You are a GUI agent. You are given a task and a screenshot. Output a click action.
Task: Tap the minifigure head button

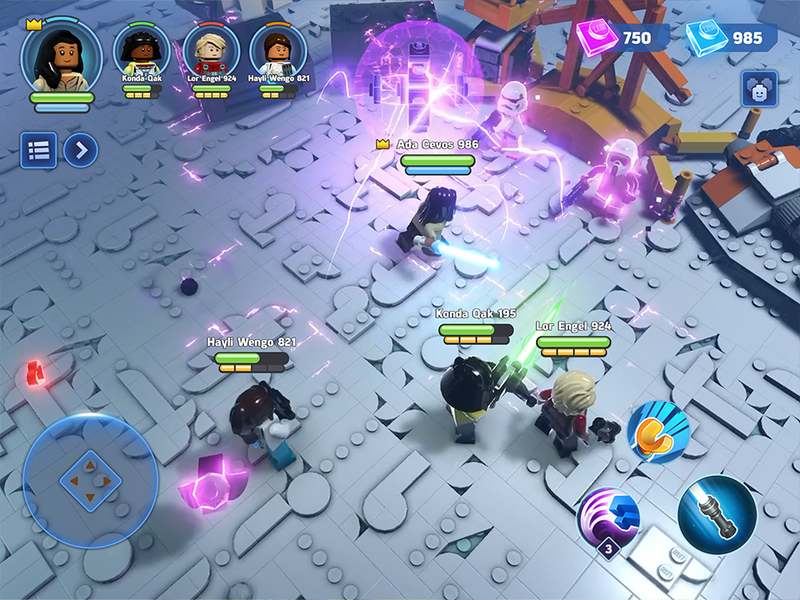759,89
